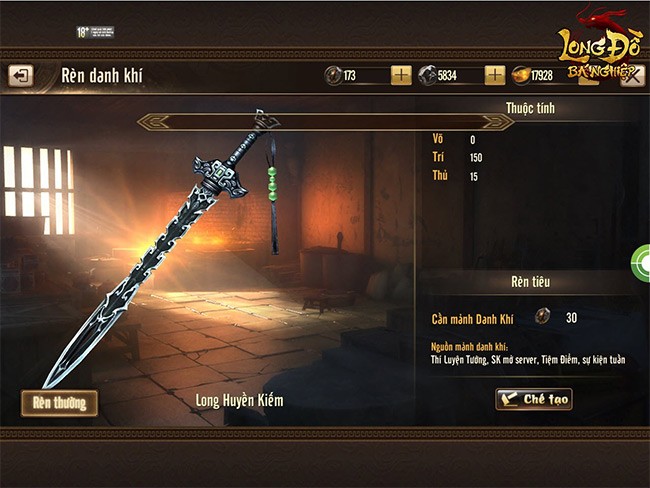The image size is (650, 488).
Task: Add more of the 173 currency
Action: point(401,75)
